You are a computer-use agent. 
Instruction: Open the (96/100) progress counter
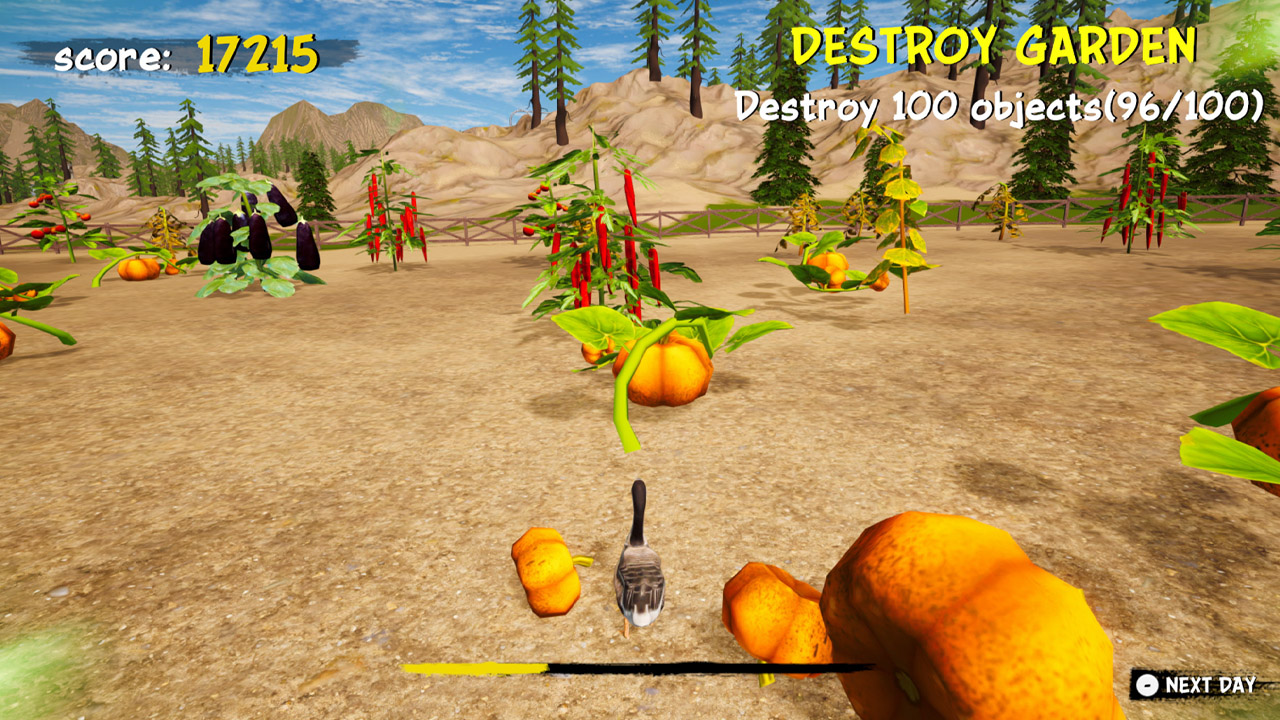(1185, 105)
